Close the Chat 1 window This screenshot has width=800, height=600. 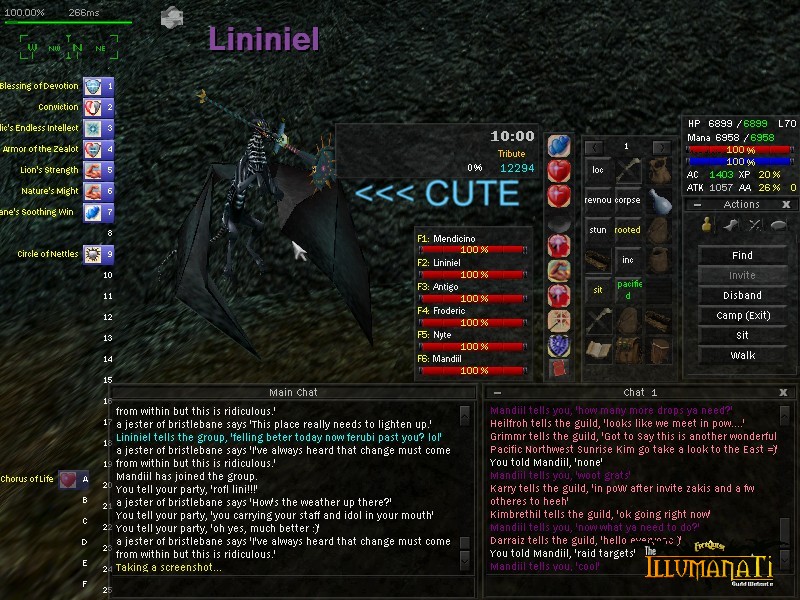tap(783, 393)
